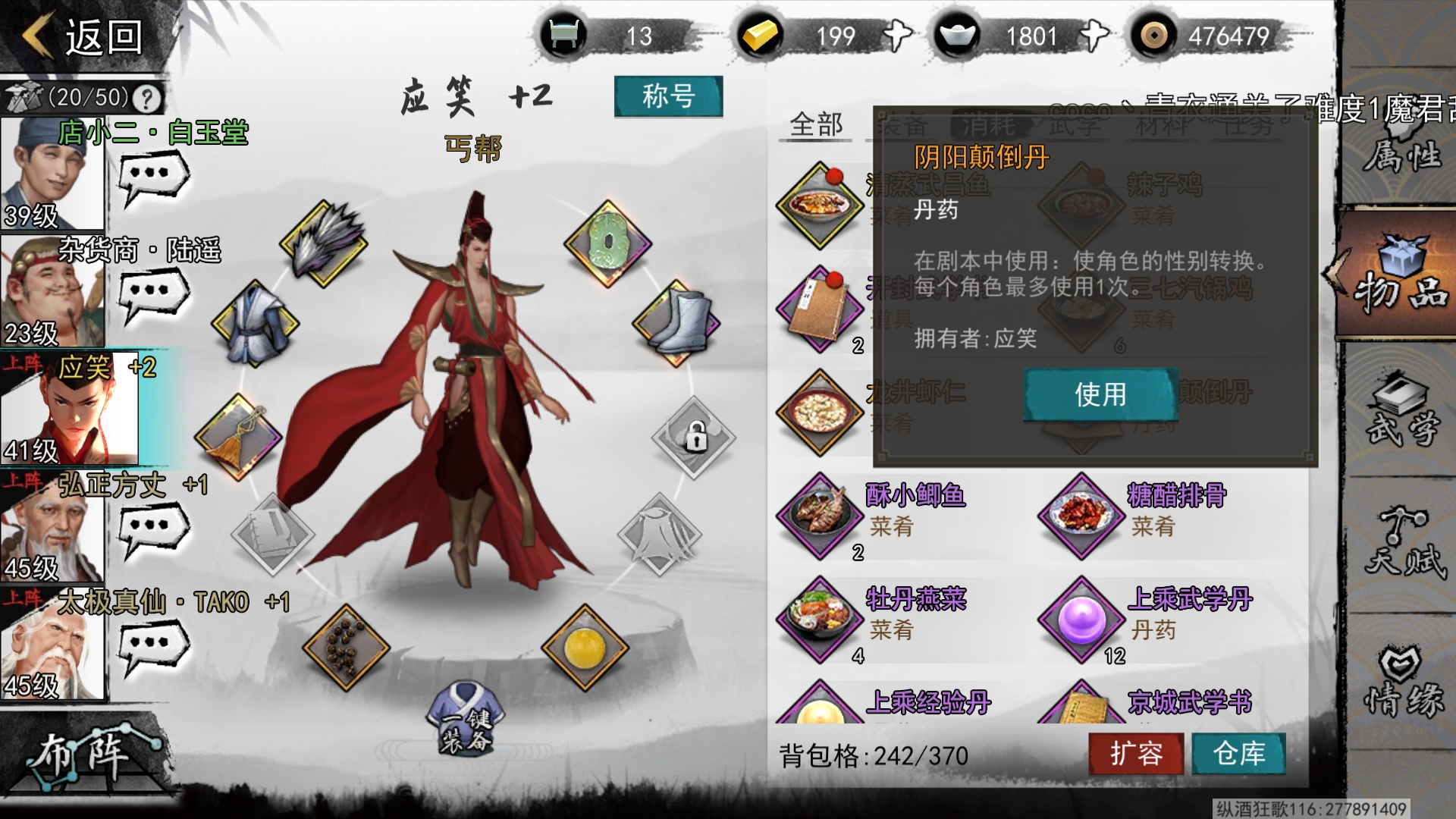Viewport: 1456px width, 819px height.
Task: Open the 属性 attributes panel
Action: coord(1401,155)
